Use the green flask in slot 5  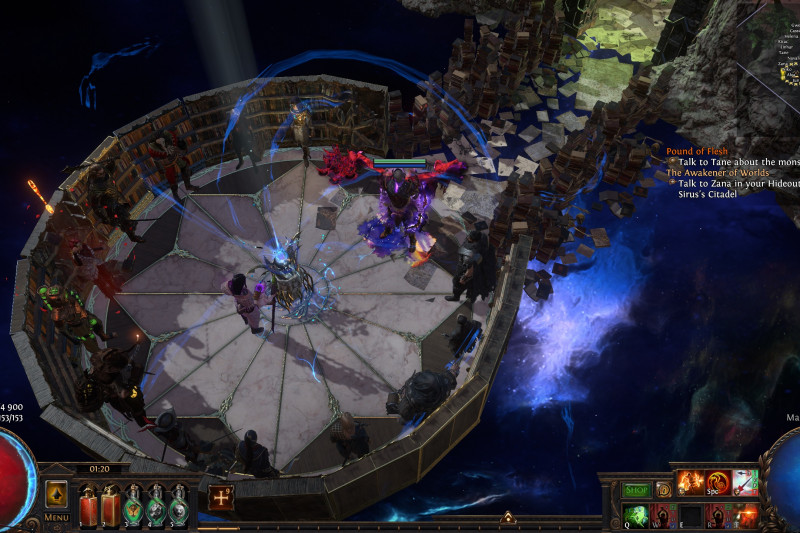click(x=178, y=505)
